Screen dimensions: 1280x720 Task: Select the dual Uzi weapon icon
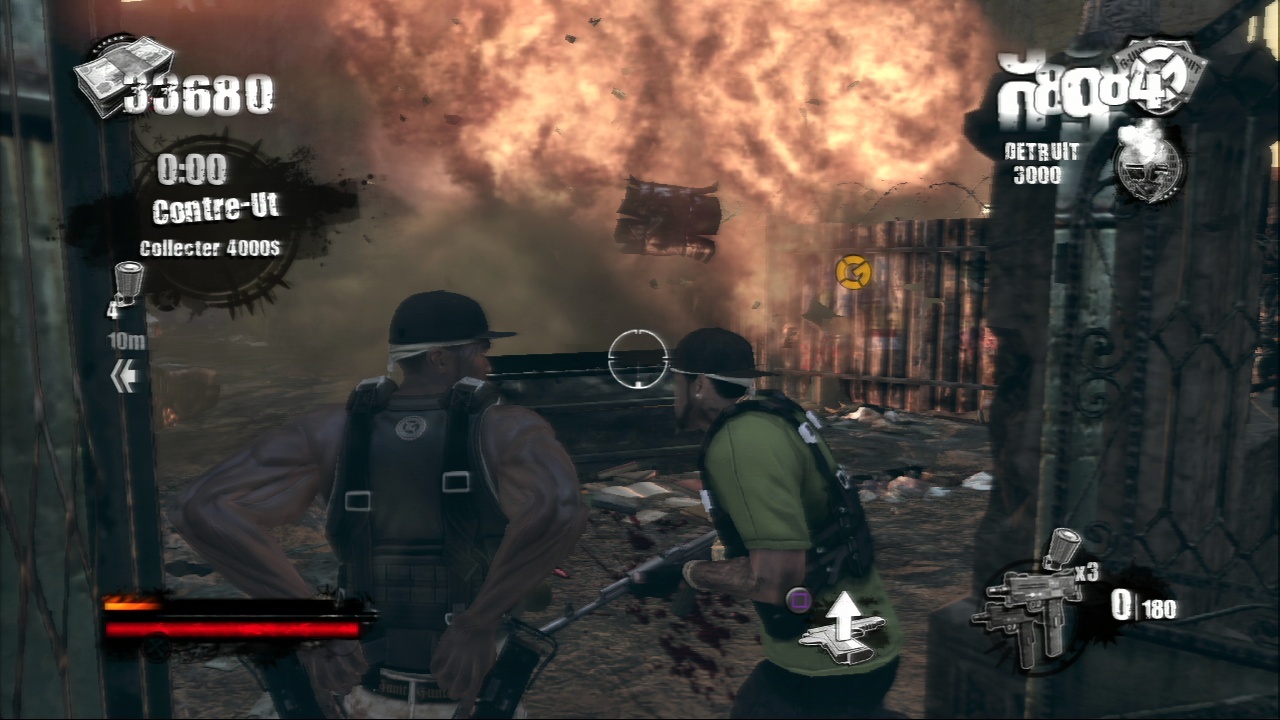[x=1023, y=612]
